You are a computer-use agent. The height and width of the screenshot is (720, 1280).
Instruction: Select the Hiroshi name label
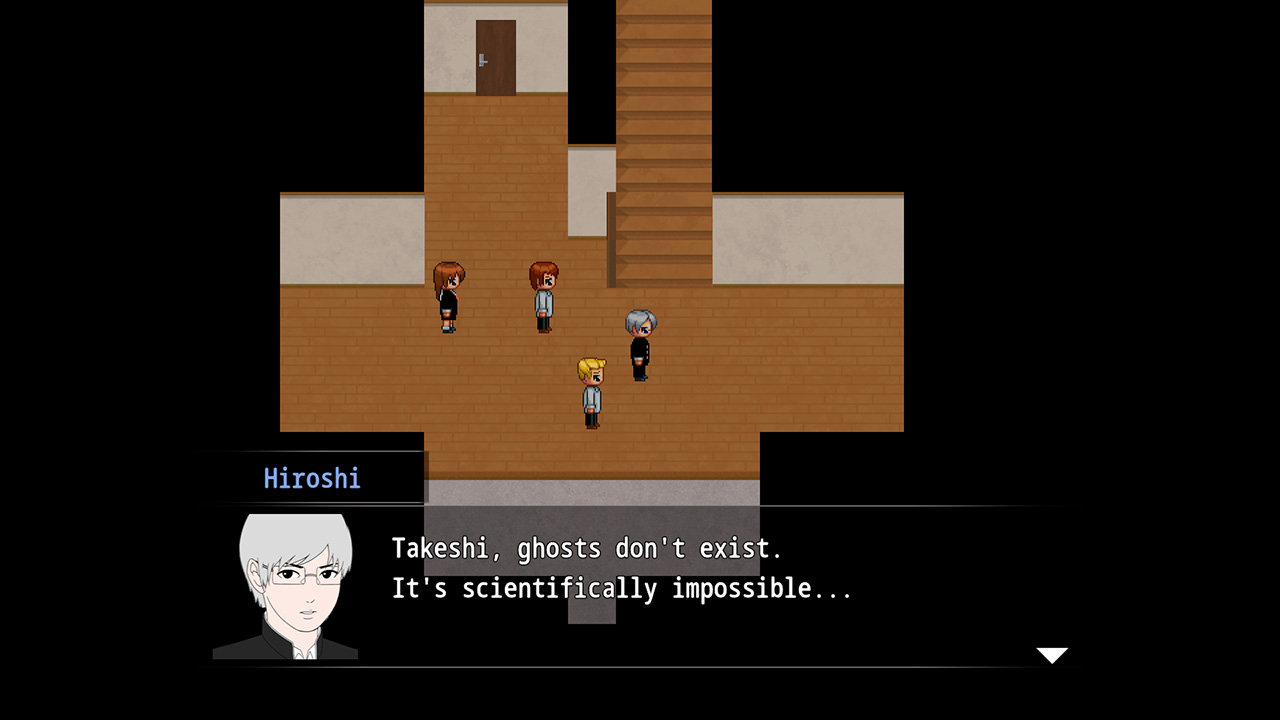click(312, 478)
